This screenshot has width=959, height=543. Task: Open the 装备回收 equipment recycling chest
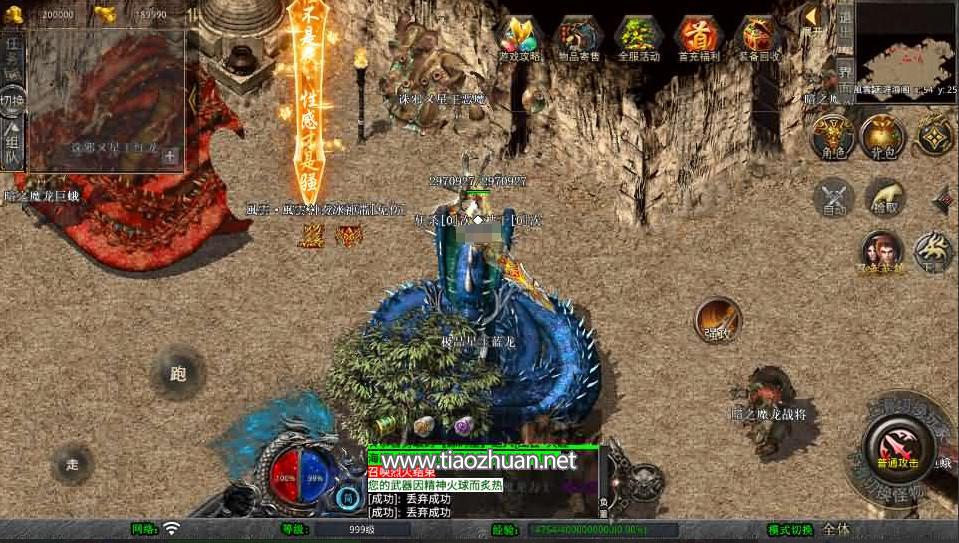(759, 38)
